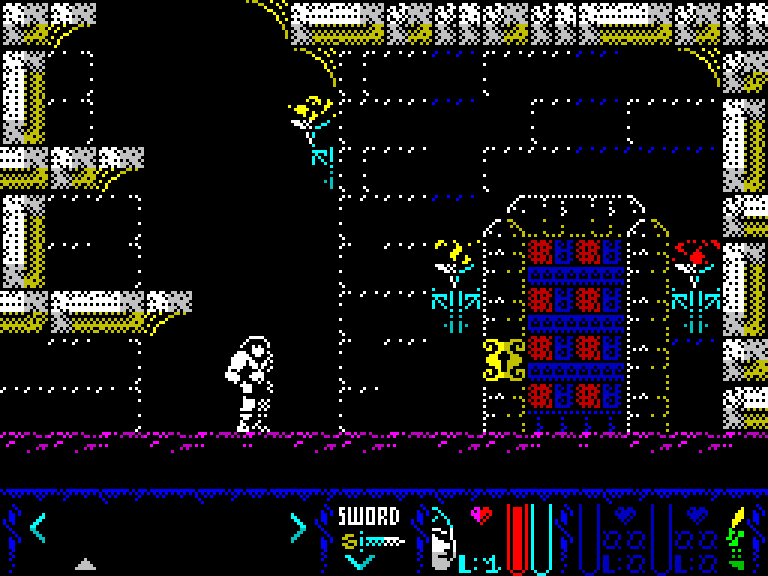The width and height of the screenshot is (768, 576).
Task: Click the green and yellow dagger icon
Action: (x=739, y=538)
